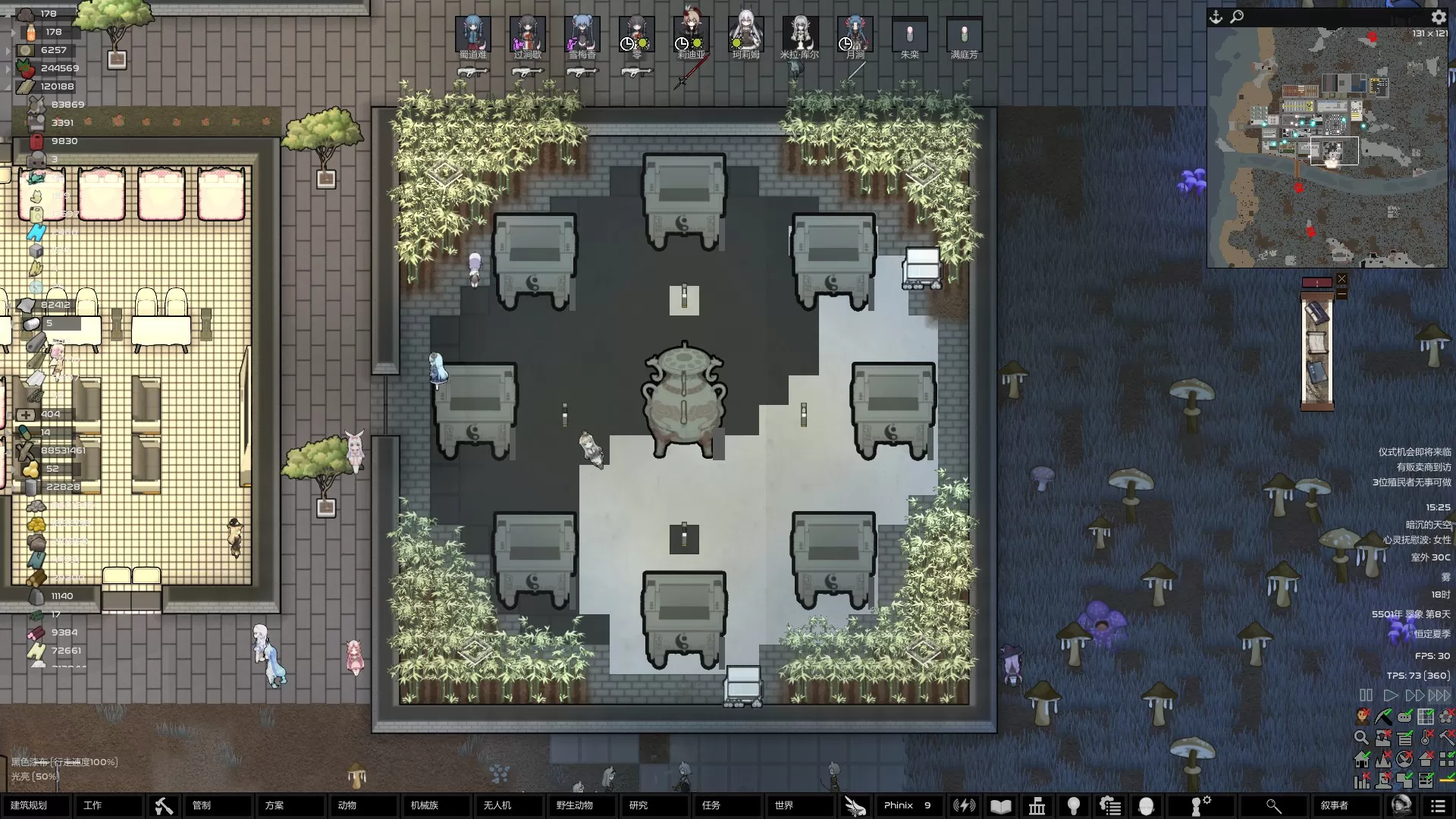Select colonist 莉迪亚 portrait
The image size is (1456, 819).
coord(691,35)
